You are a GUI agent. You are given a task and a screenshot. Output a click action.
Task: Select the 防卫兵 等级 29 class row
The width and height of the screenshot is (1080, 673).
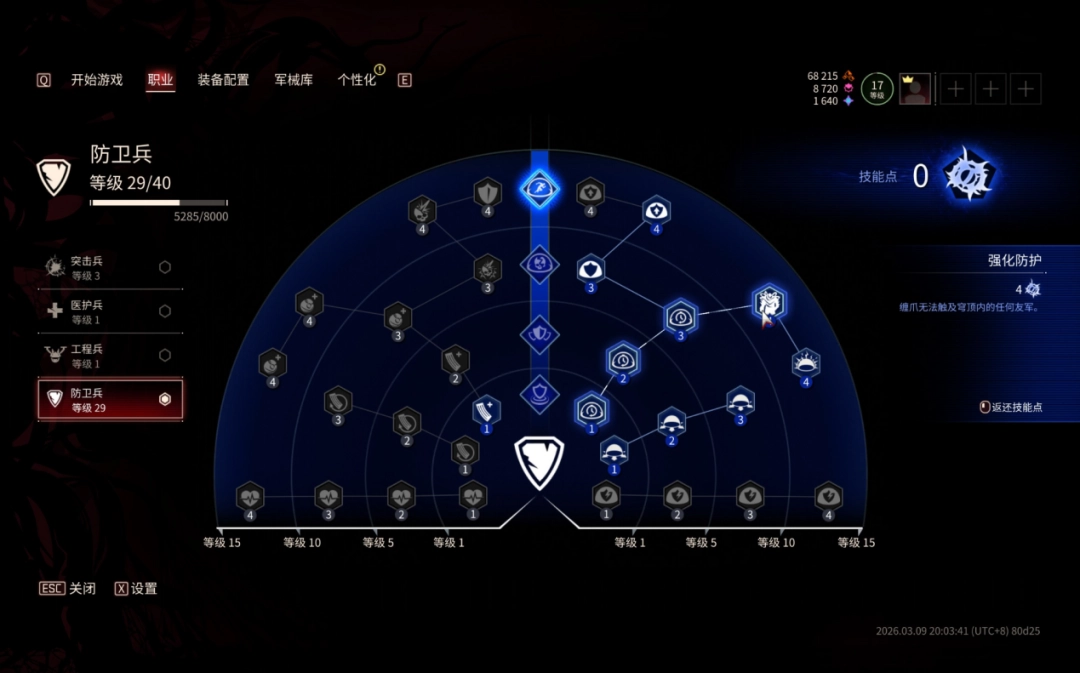tap(110, 400)
